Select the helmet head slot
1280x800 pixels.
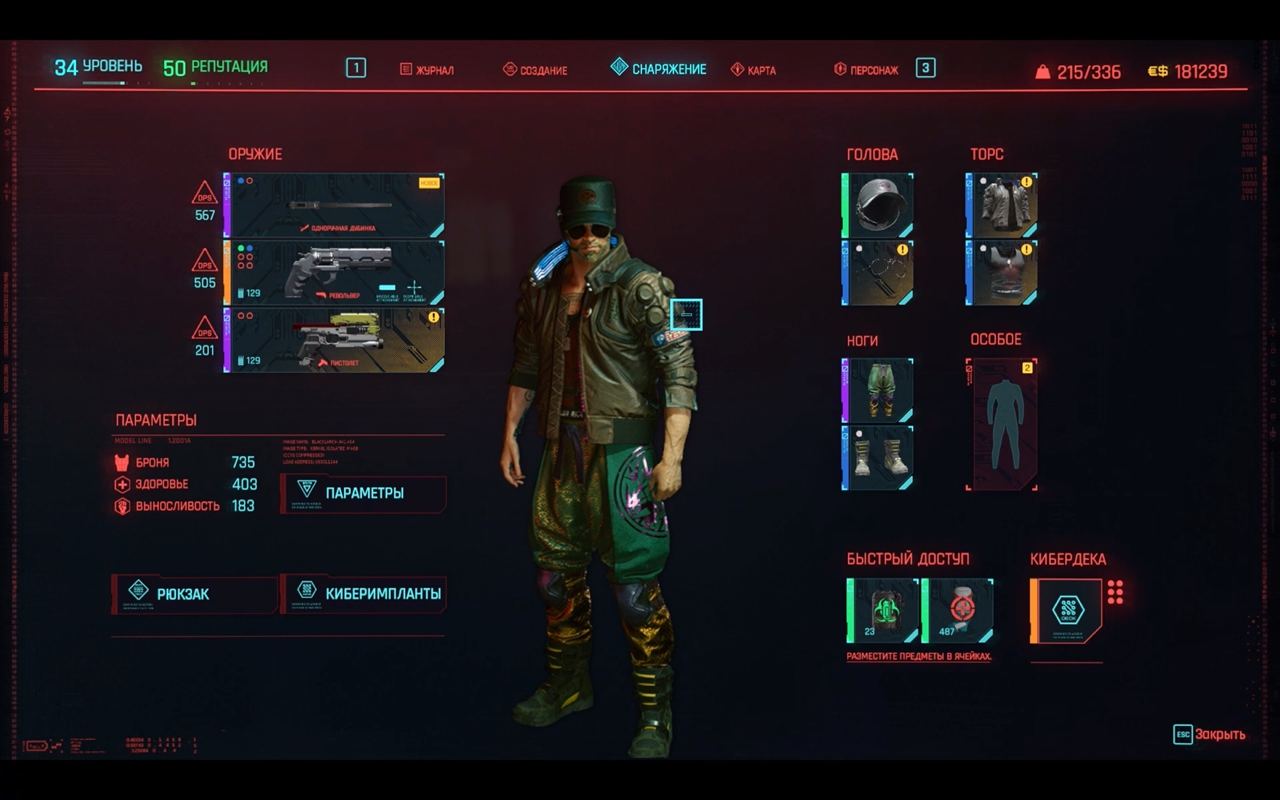pyautogui.click(x=879, y=205)
